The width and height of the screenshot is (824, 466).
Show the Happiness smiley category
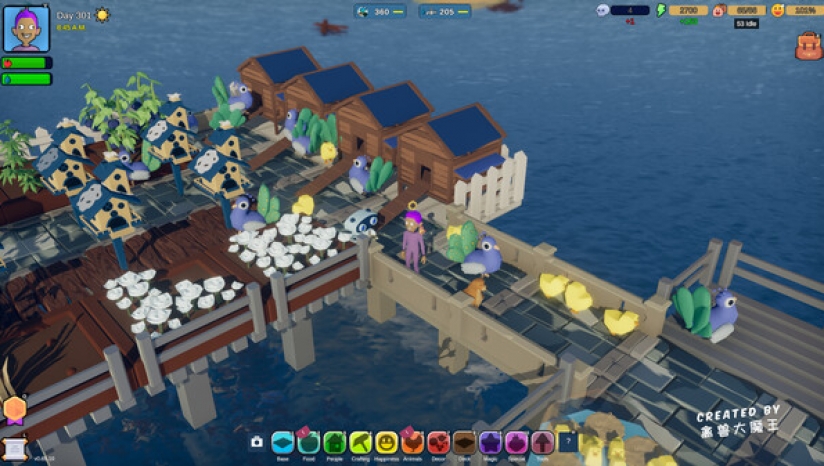click(386, 442)
